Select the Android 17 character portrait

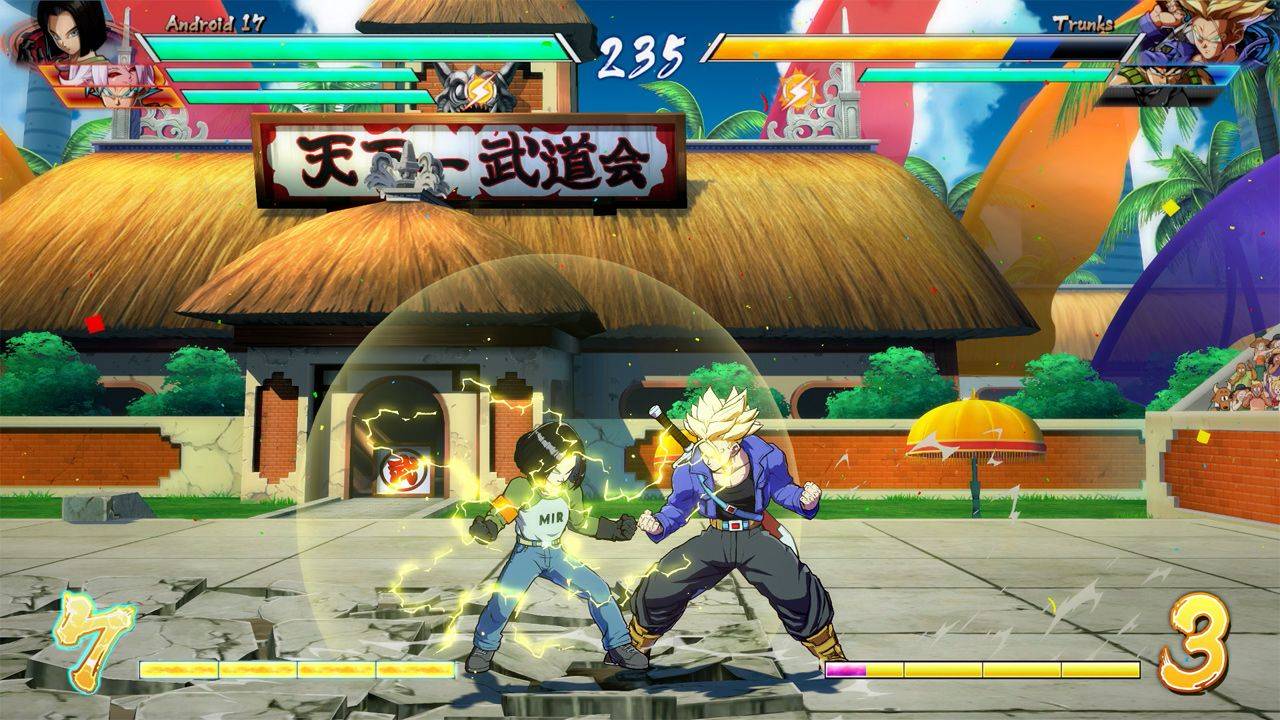(70, 32)
